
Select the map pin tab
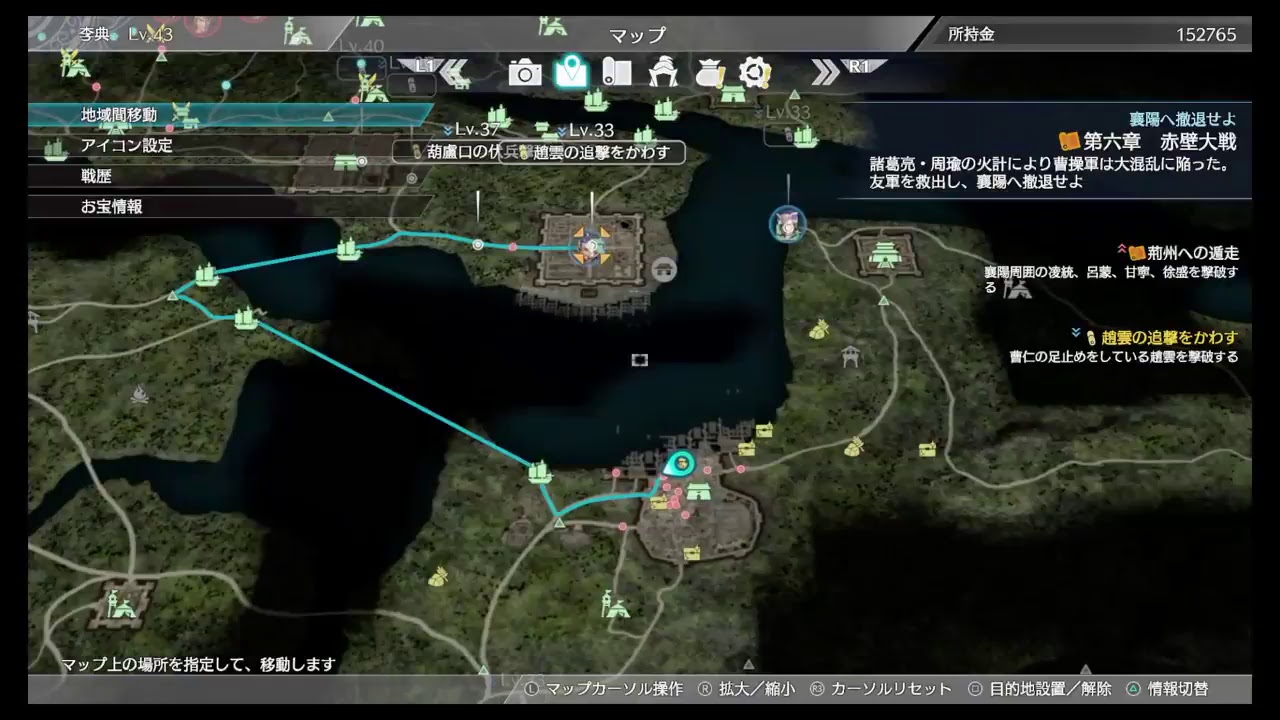pyautogui.click(x=571, y=72)
